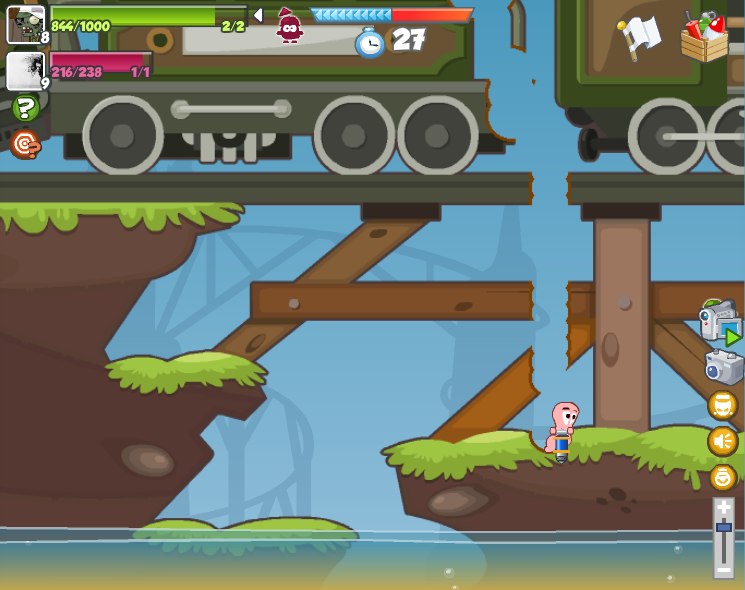745x590 pixels.
Task: Click the top orange round chat button
Action: click(723, 405)
